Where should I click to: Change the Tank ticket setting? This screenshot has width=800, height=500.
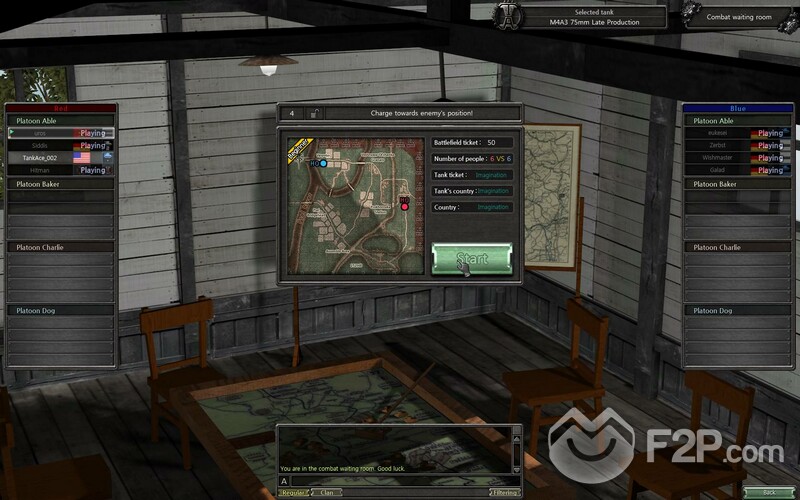tap(493, 175)
